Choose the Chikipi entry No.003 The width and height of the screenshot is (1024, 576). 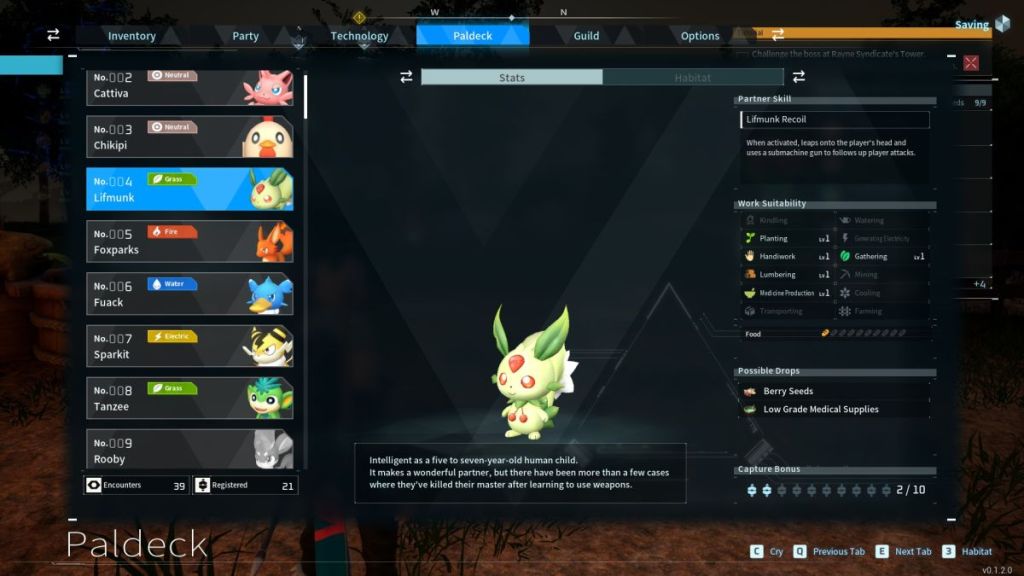(x=190, y=138)
